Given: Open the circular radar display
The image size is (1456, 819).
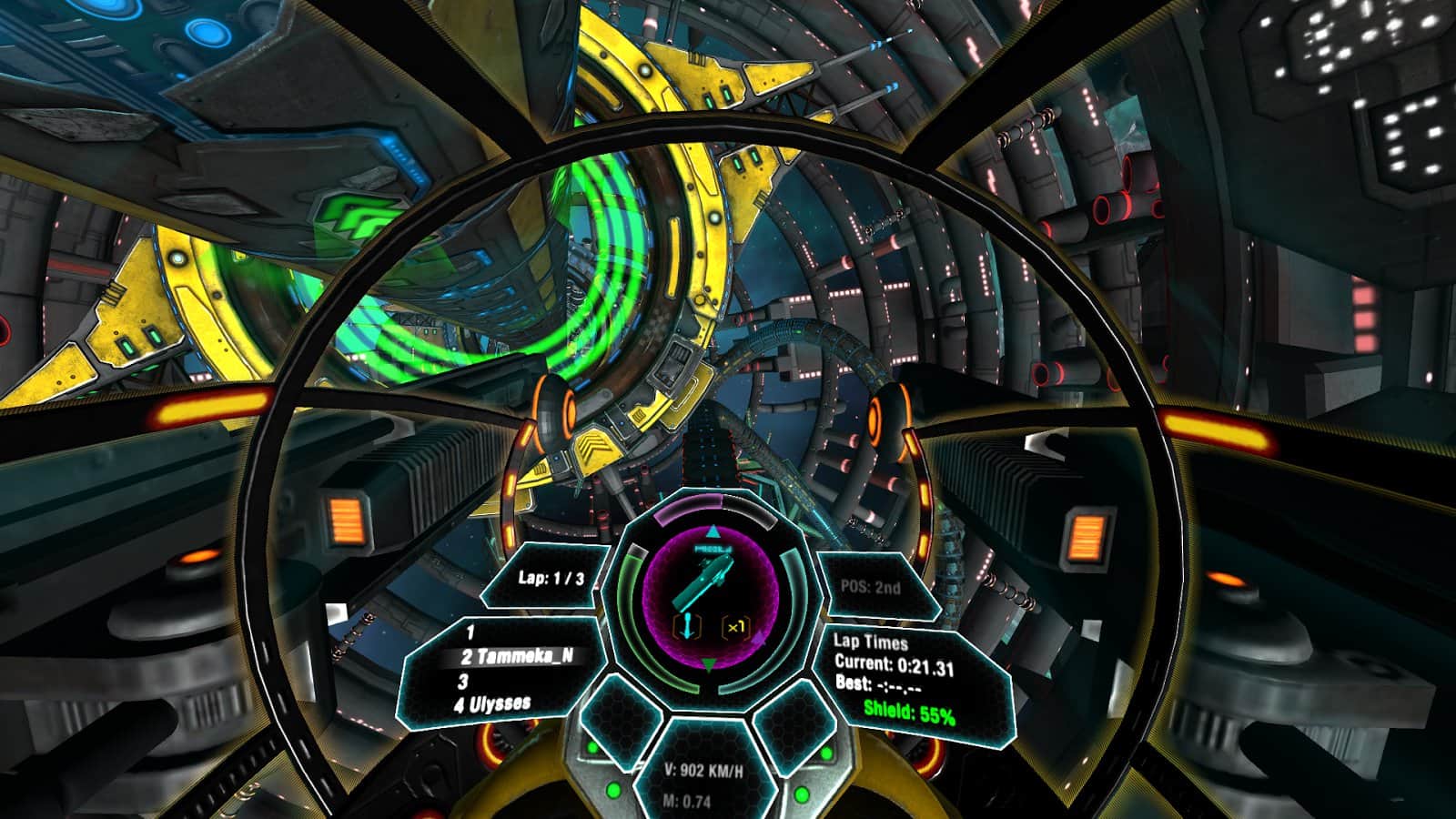Looking at the screenshot, I should pos(706,597).
